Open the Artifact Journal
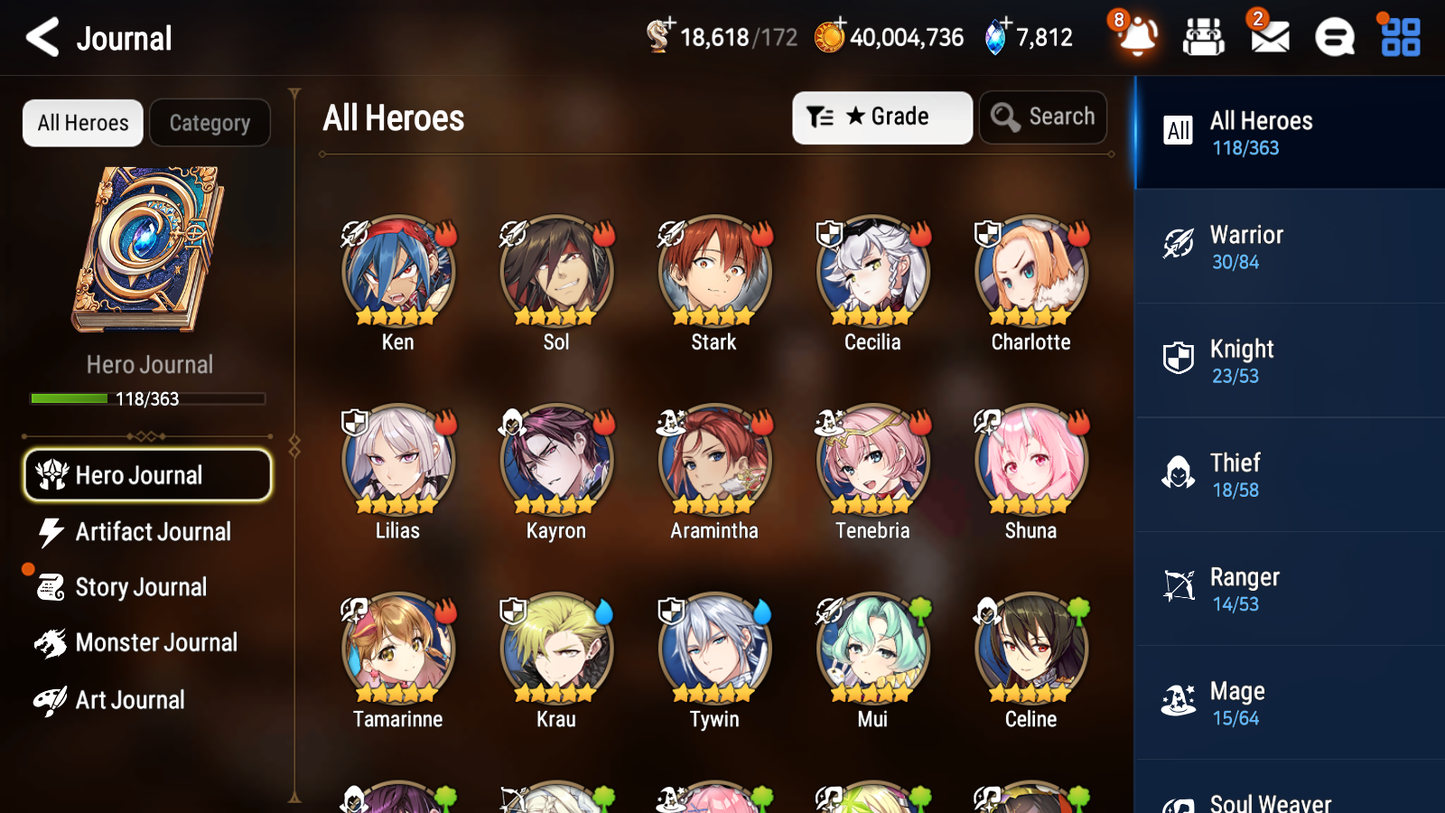Viewport: 1445px width, 813px height. click(x=150, y=532)
